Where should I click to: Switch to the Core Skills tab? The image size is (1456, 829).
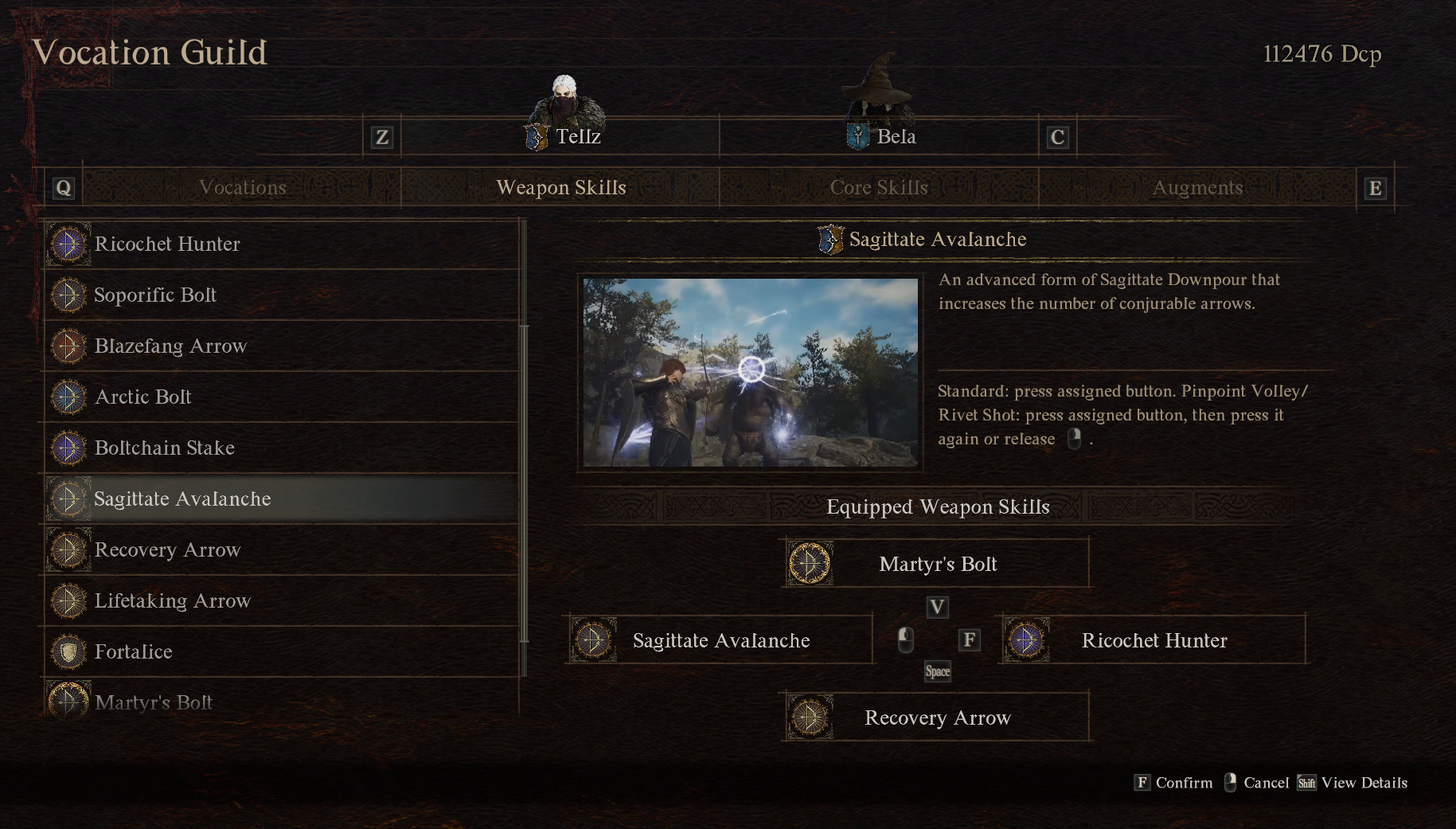879,187
